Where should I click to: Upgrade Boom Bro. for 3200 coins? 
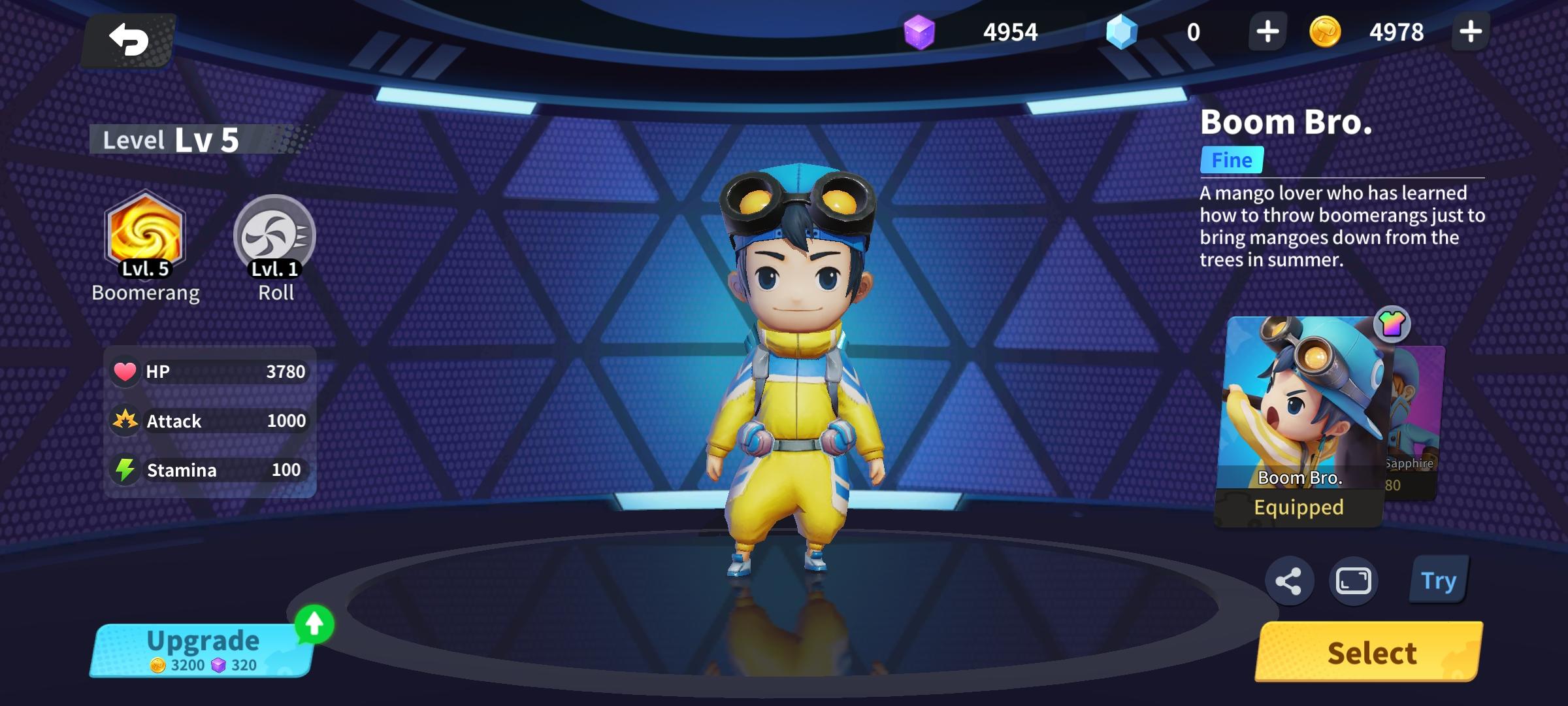203,650
